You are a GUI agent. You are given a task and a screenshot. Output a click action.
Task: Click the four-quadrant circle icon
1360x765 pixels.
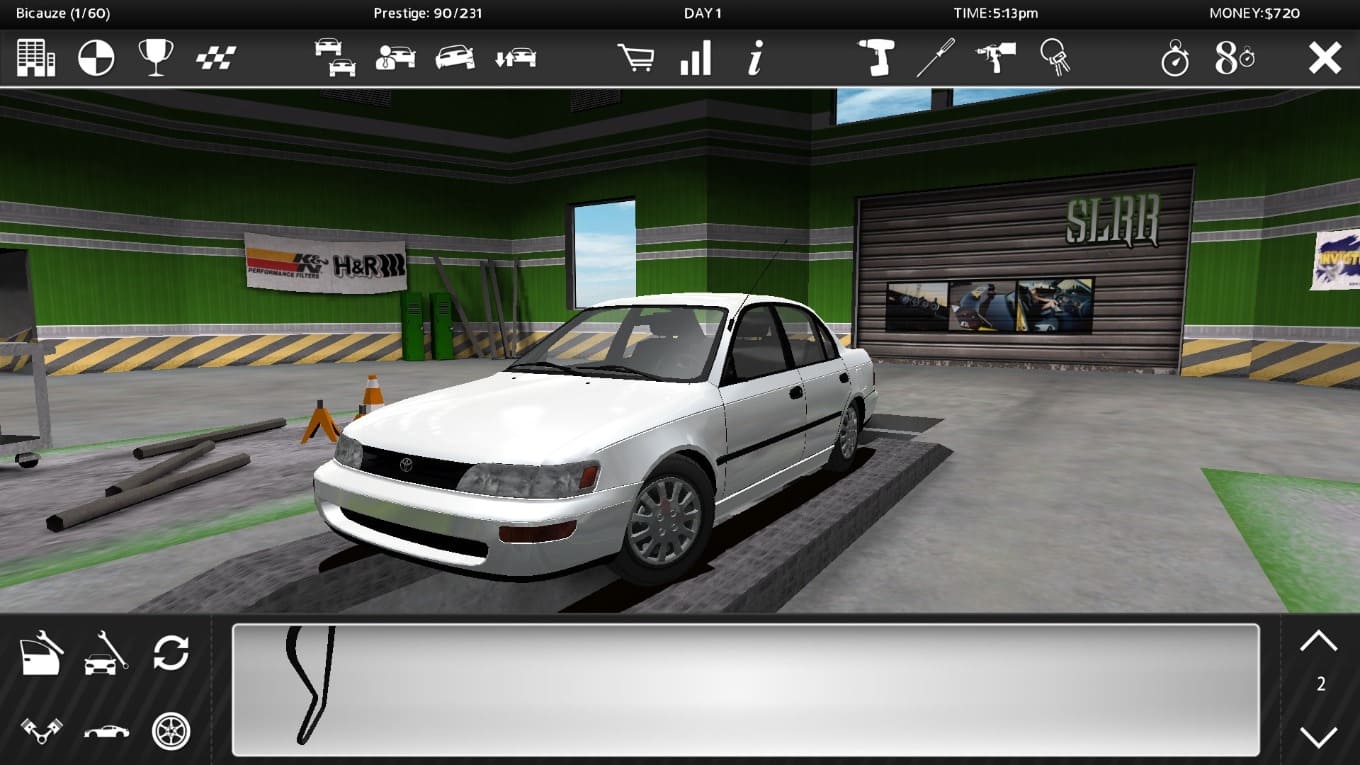pos(96,58)
